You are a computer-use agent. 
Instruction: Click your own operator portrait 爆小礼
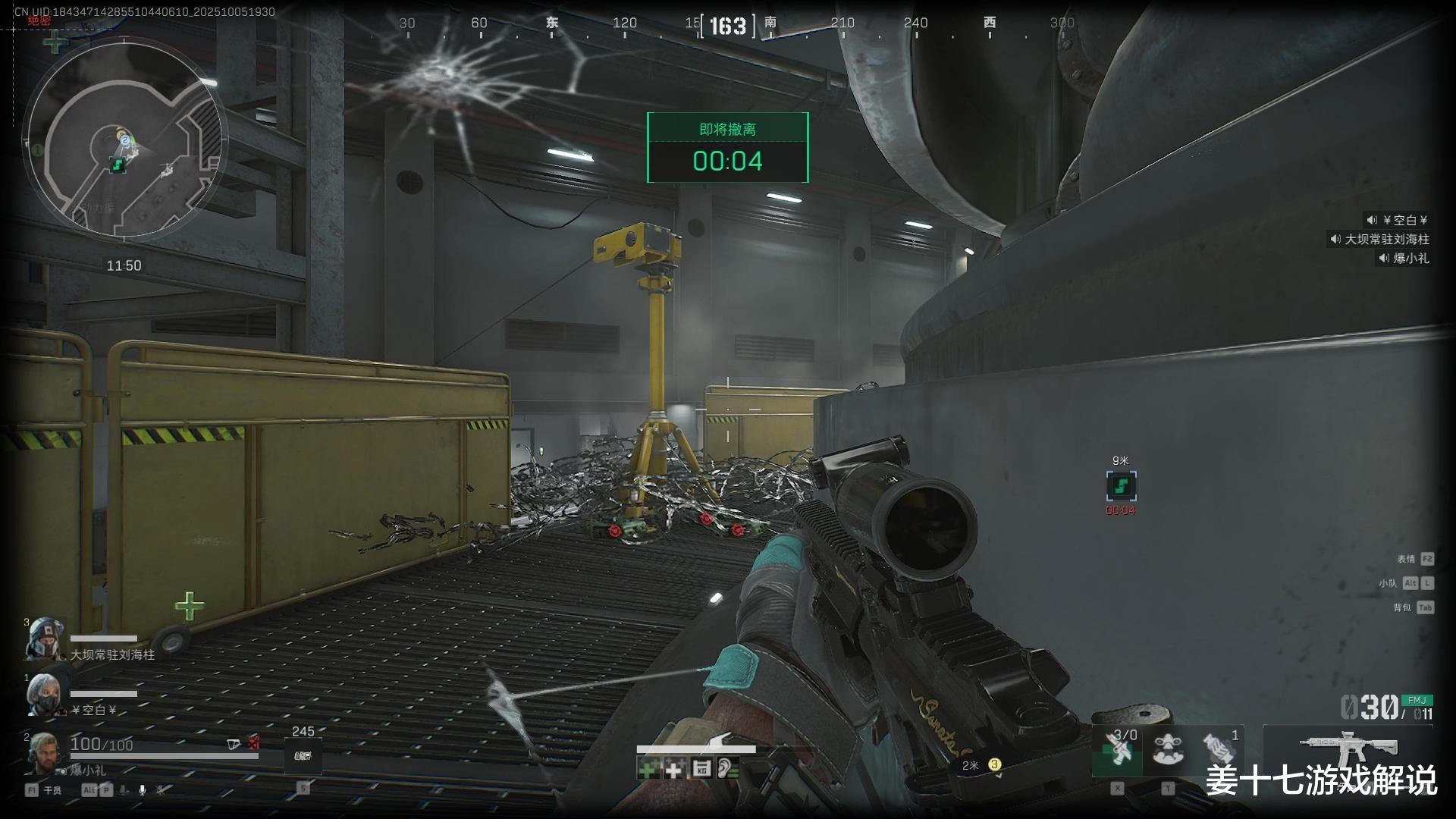[42, 751]
